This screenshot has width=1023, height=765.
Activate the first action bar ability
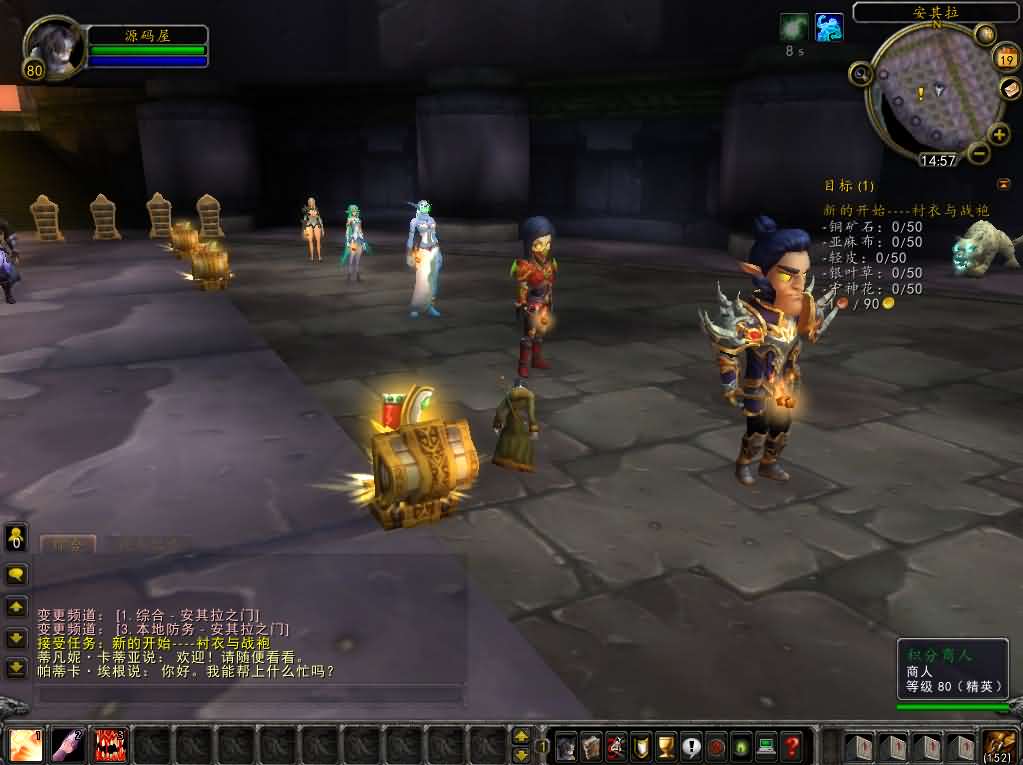click(26, 745)
